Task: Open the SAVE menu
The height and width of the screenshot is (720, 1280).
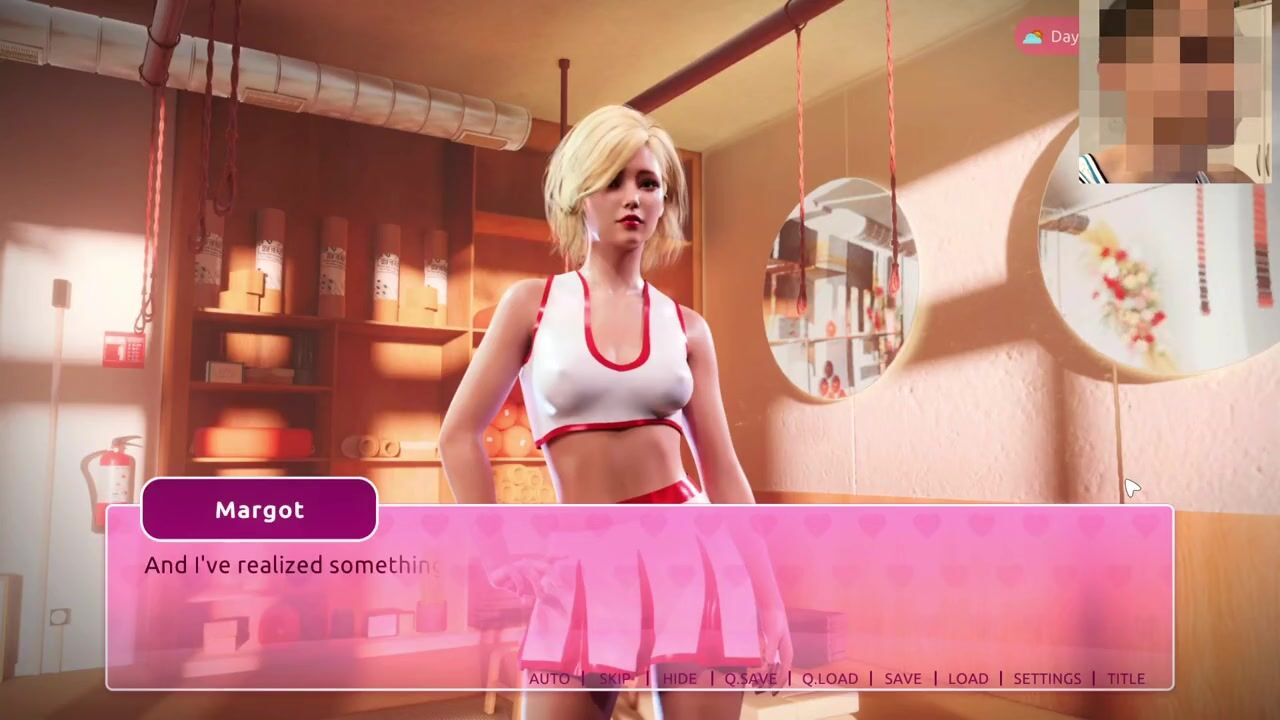Action: coord(902,678)
